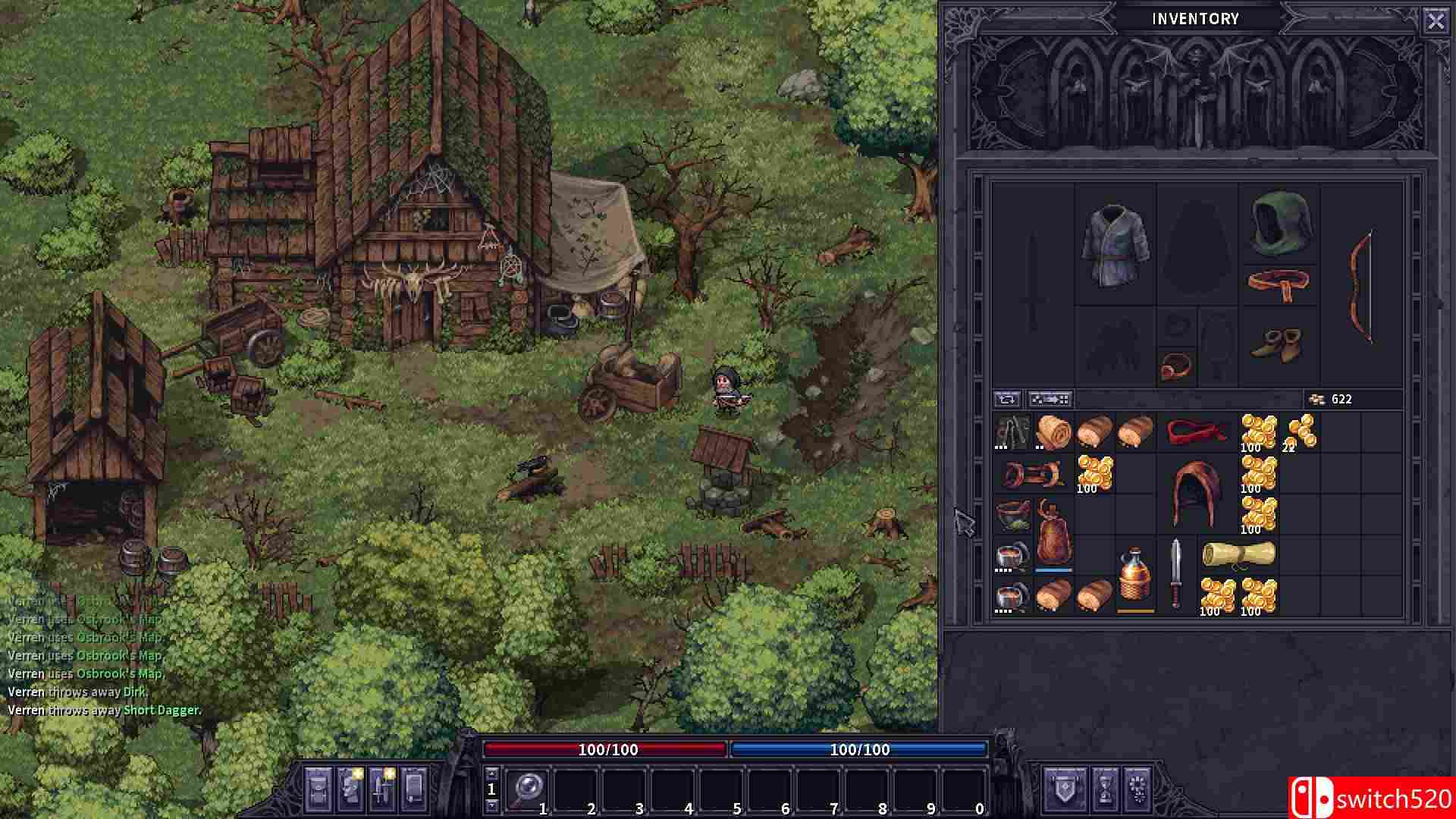
Task: Close the Inventory window
Action: point(1436,20)
